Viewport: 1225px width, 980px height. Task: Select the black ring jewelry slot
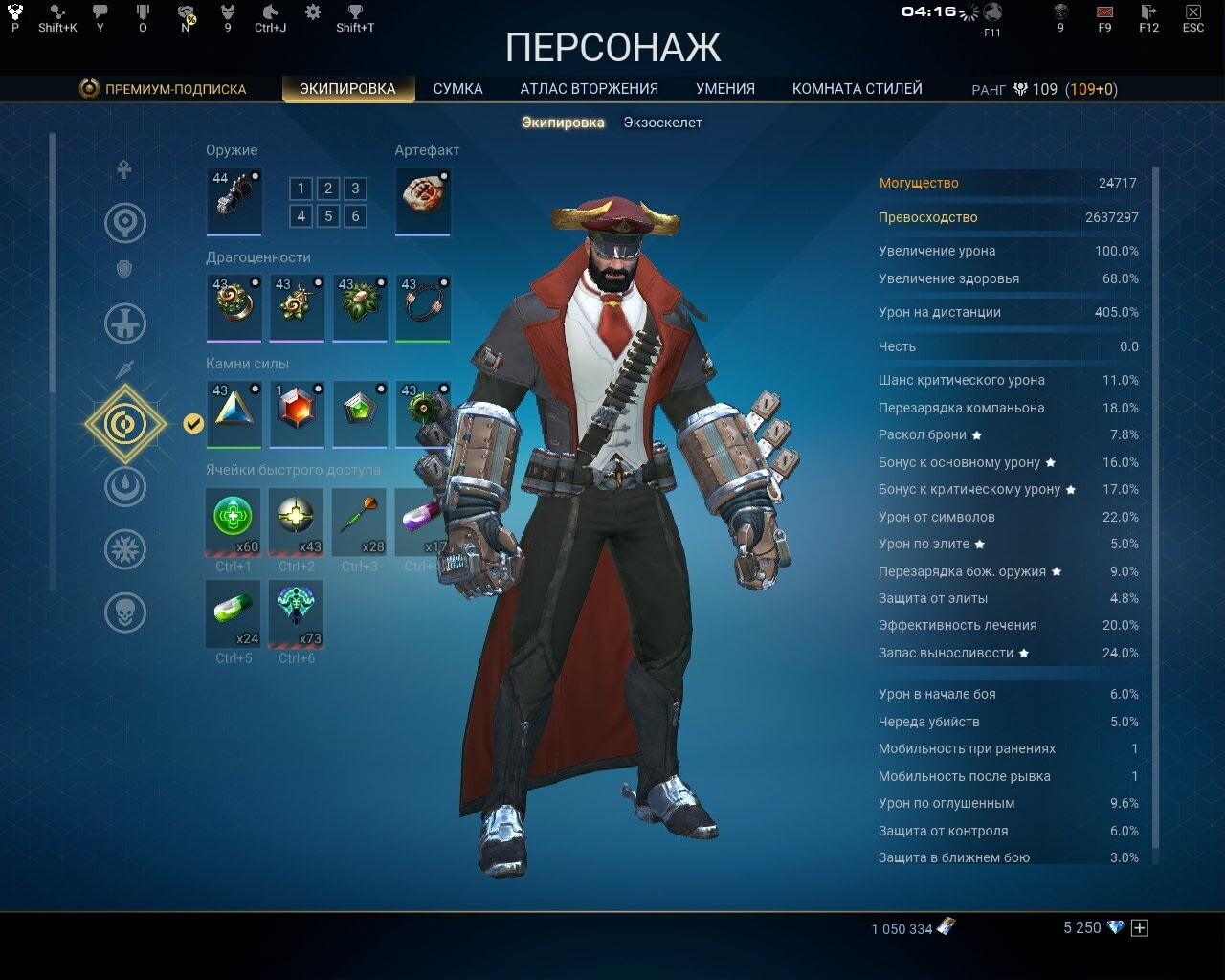422,306
